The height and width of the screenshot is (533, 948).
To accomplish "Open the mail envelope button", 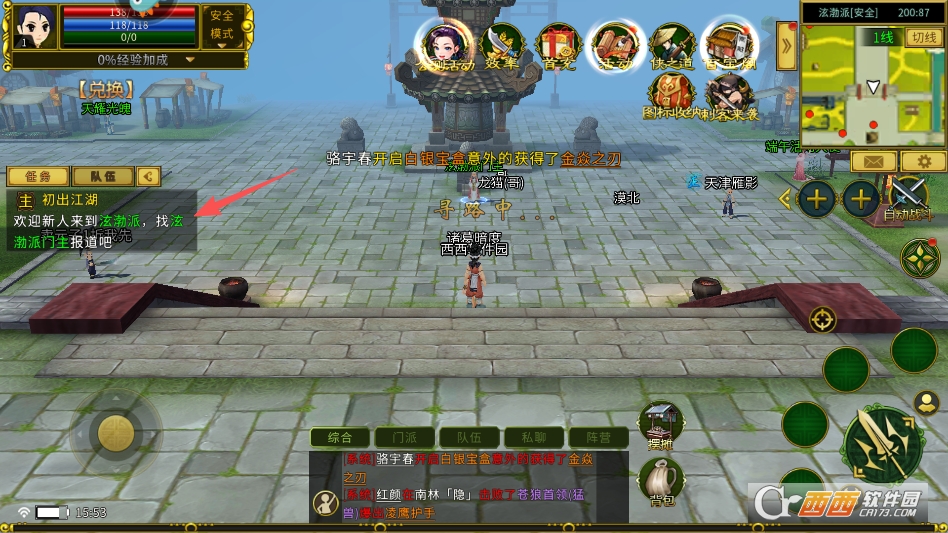I will coord(873,161).
